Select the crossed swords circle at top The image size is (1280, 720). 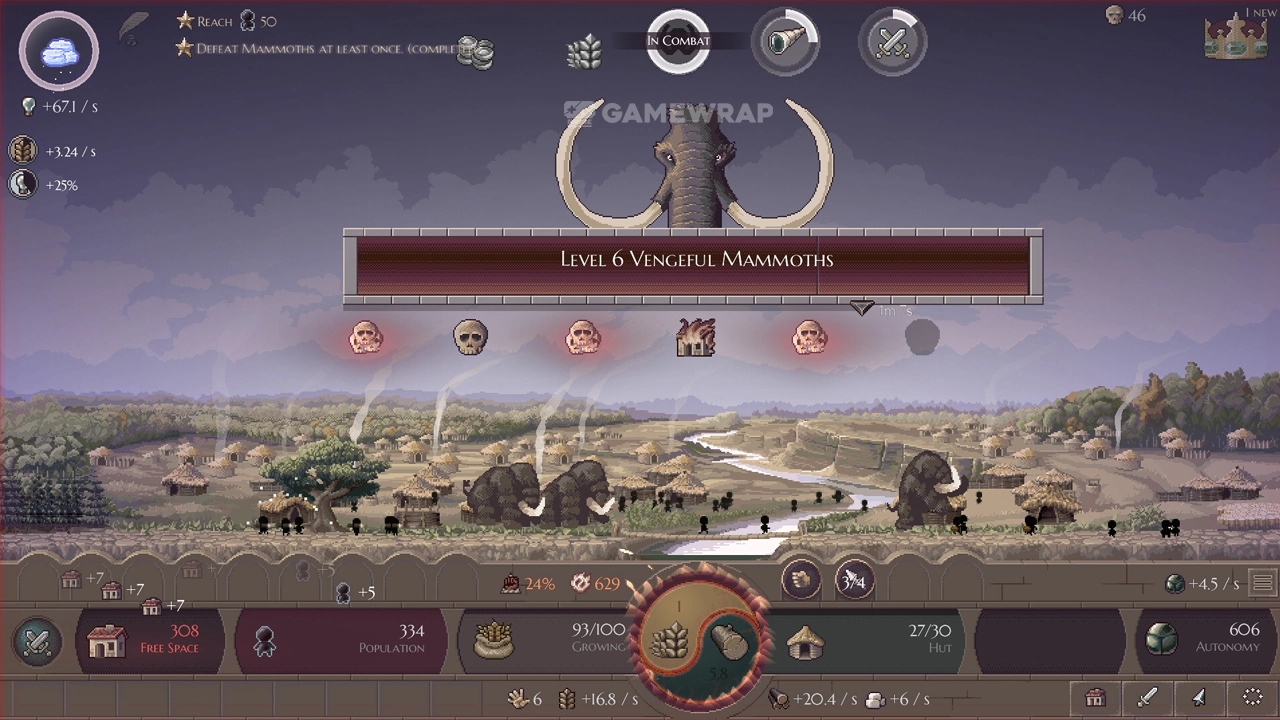coord(892,42)
